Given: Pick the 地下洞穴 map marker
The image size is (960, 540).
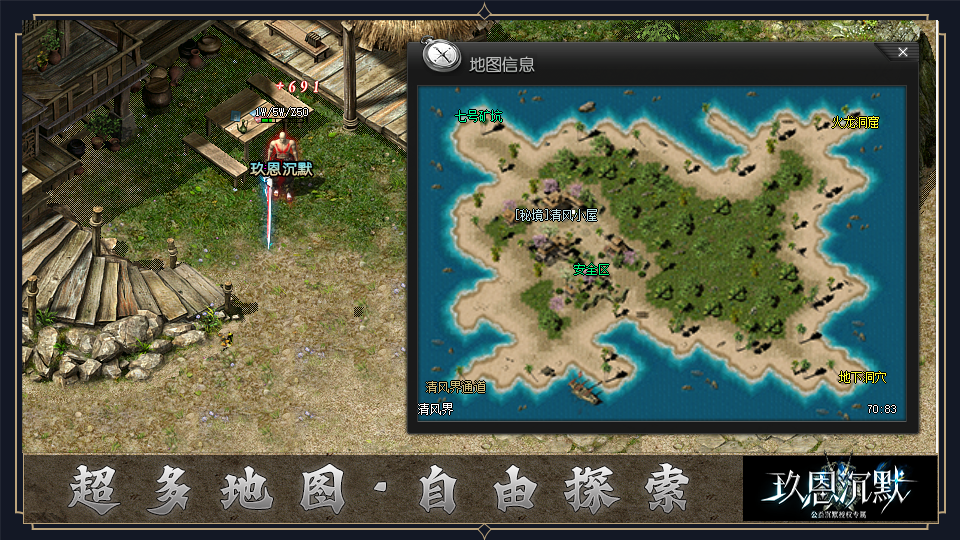Looking at the screenshot, I should click(x=862, y=378).
